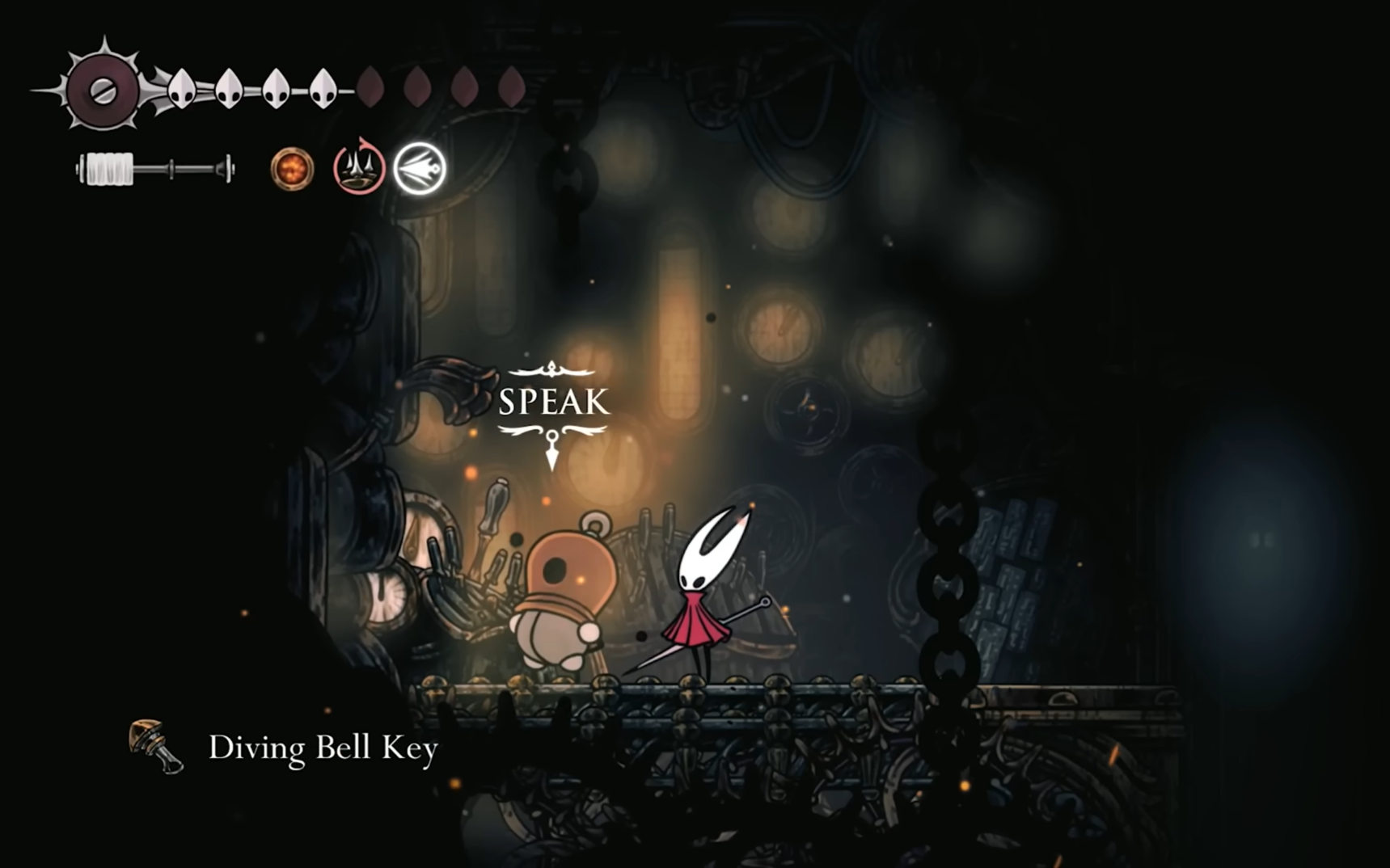Image resolution: width=1390 pixels, height=868 pixels.
Task: Click the spiked crest emblem in the HUD
Action: pos(103,91)
